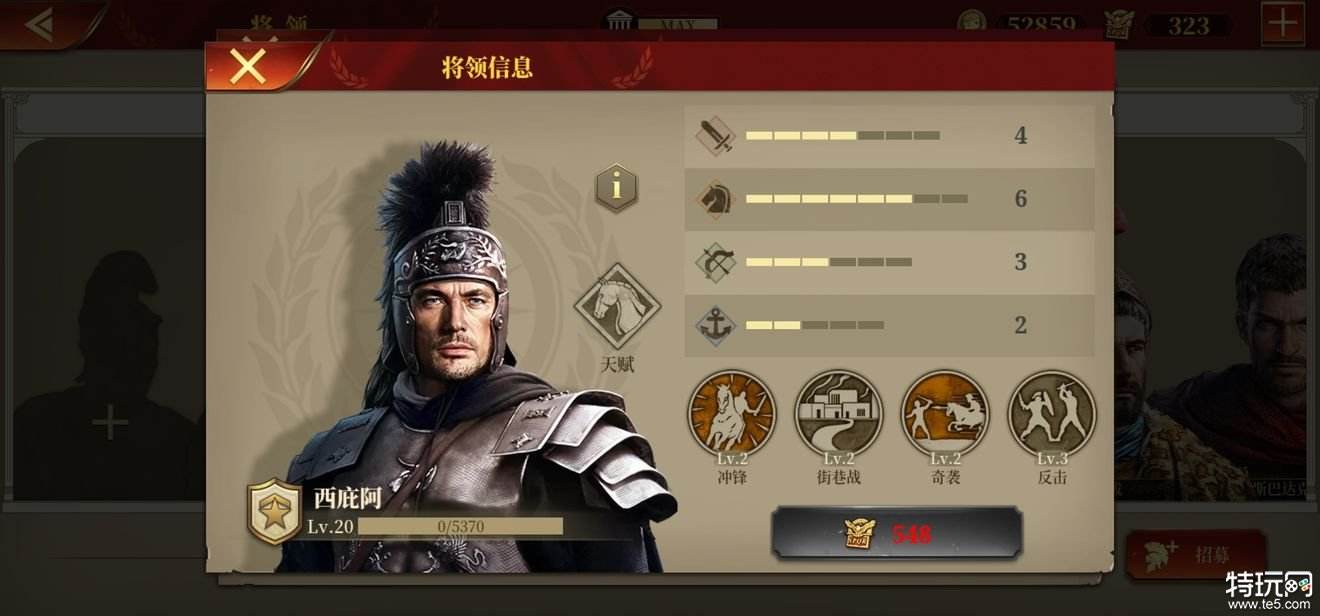Choose the 反击 skill icon
1320x616 pixels.
tap(1052, 412)
